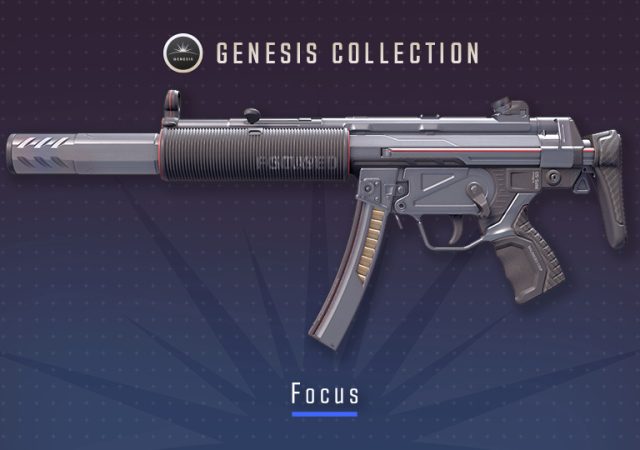
Task: Select the Focus skin tab
Action: click(x=324, y=393)
